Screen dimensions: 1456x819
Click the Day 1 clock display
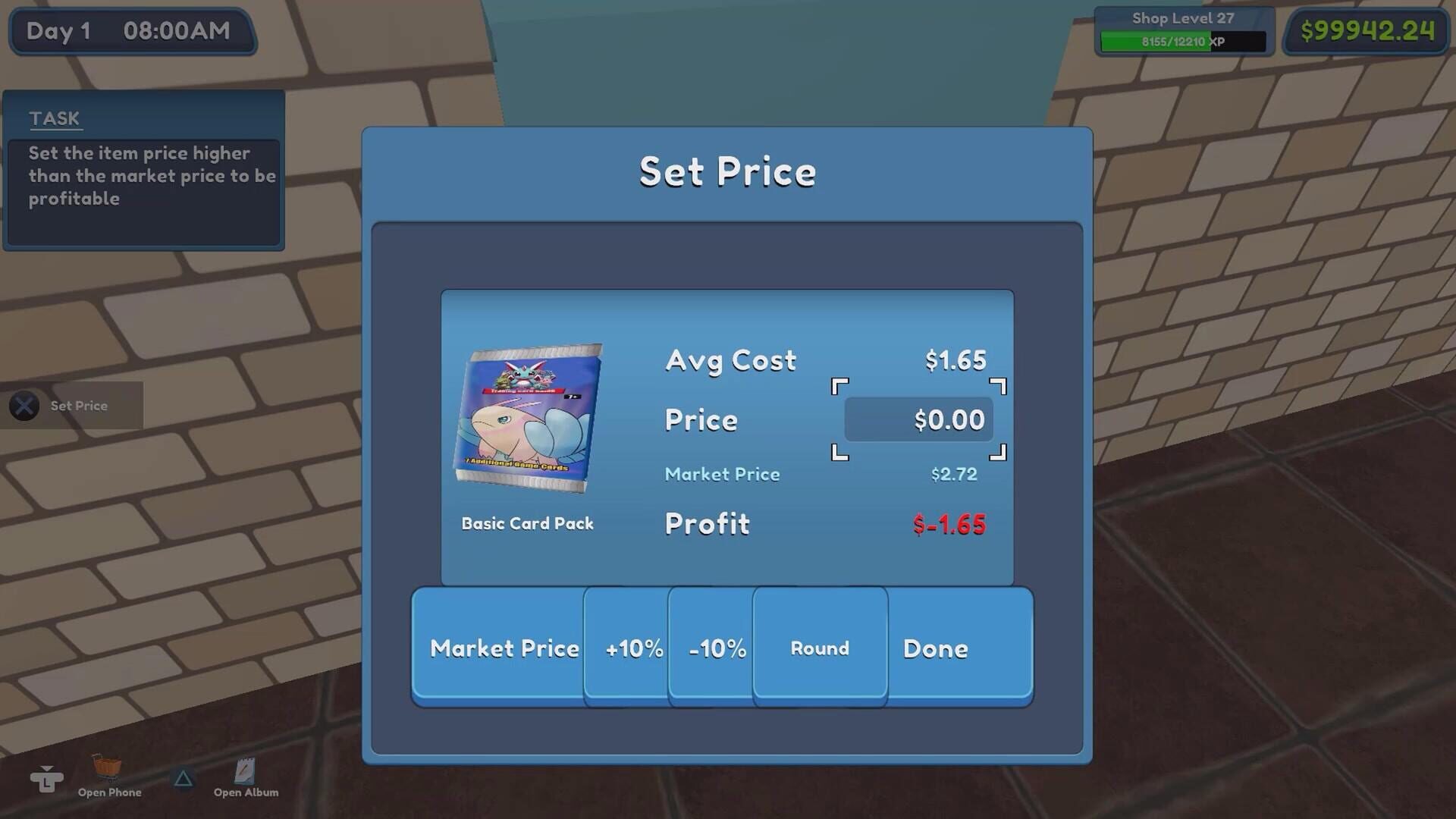[x=131, y=31]
